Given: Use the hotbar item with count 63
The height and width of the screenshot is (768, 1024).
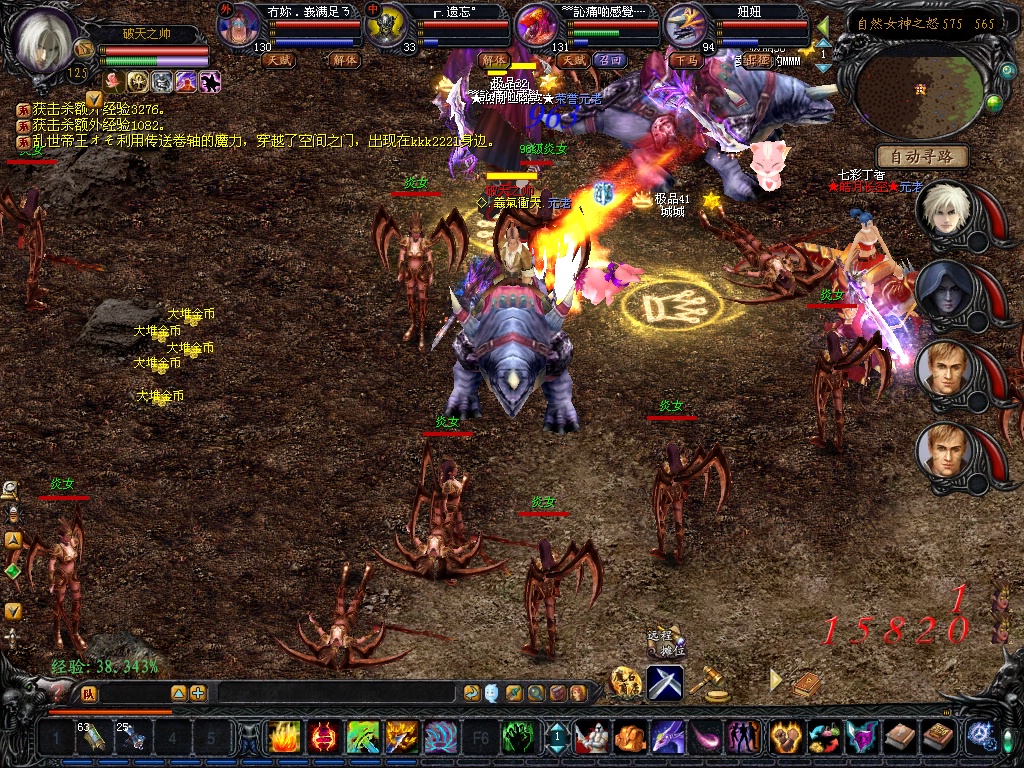Looking at the screenshot, I should click(94, 737).
